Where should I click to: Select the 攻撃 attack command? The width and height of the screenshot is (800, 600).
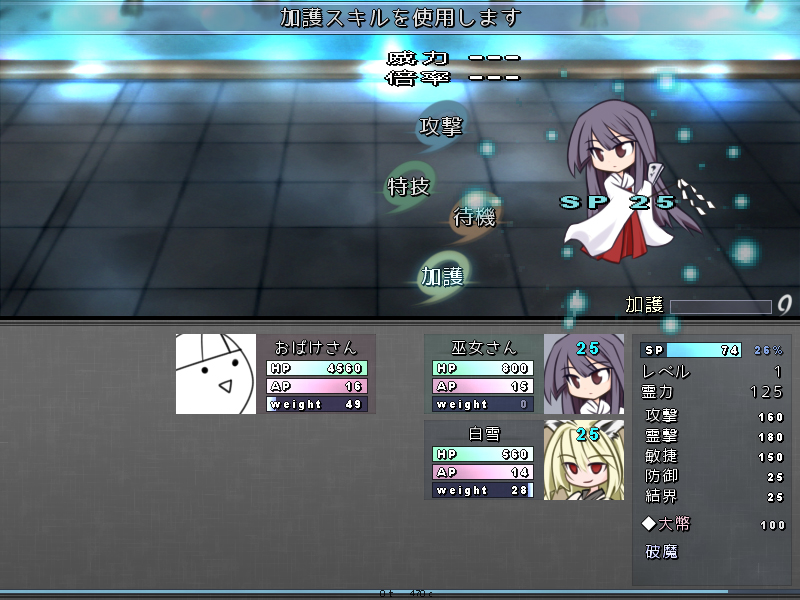(x=441, y=126)
